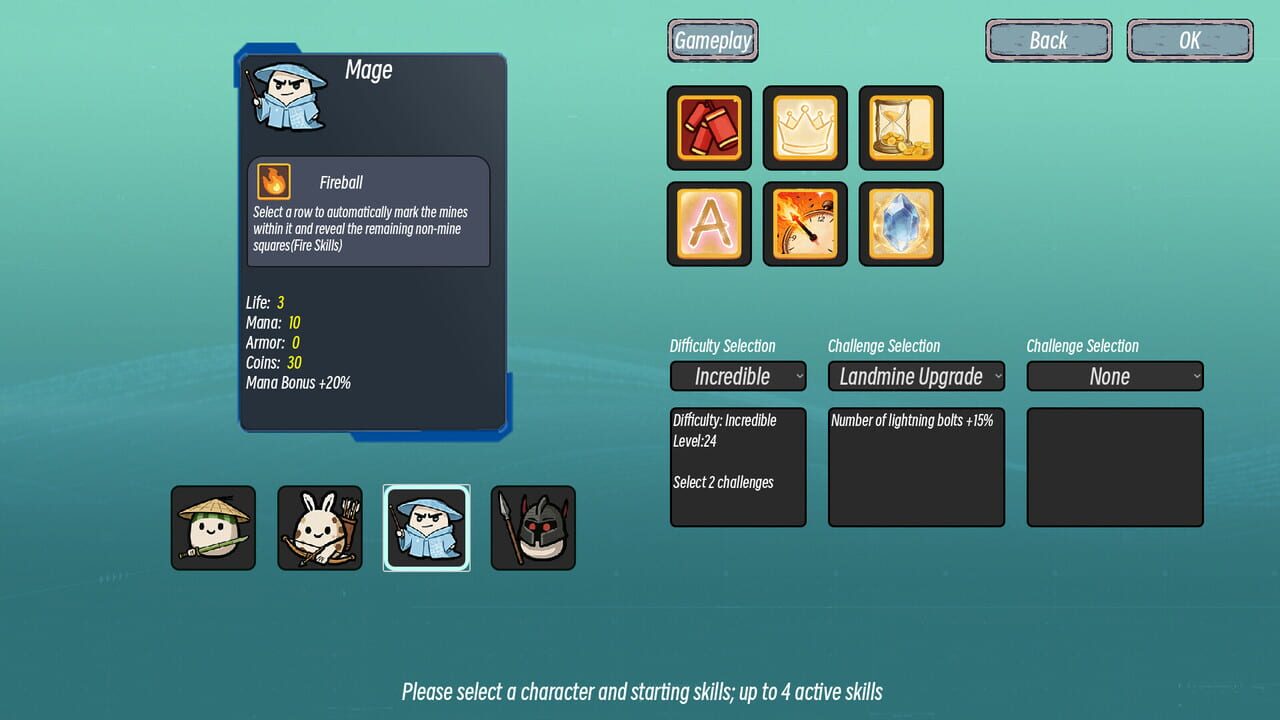
Task: Select the archer rabbit character
Action: [x=320, y=527]
